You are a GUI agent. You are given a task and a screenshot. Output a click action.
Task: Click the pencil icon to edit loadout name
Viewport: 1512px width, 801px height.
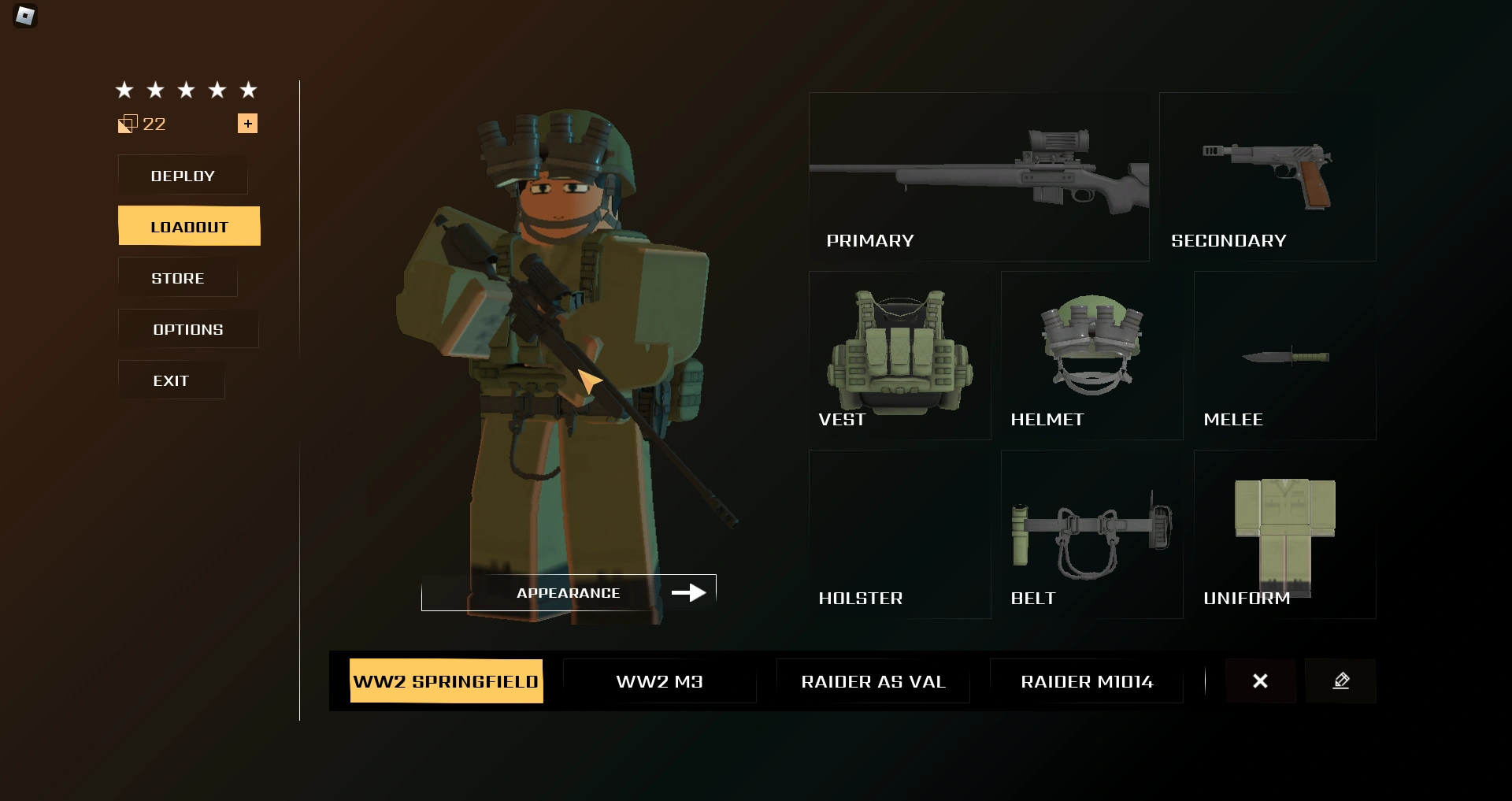click(1341, 681)
